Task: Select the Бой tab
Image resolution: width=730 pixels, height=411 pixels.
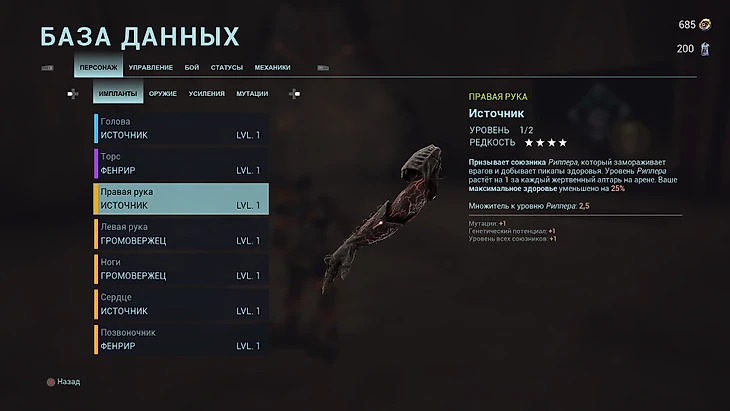Action: (x=192, y=67)
